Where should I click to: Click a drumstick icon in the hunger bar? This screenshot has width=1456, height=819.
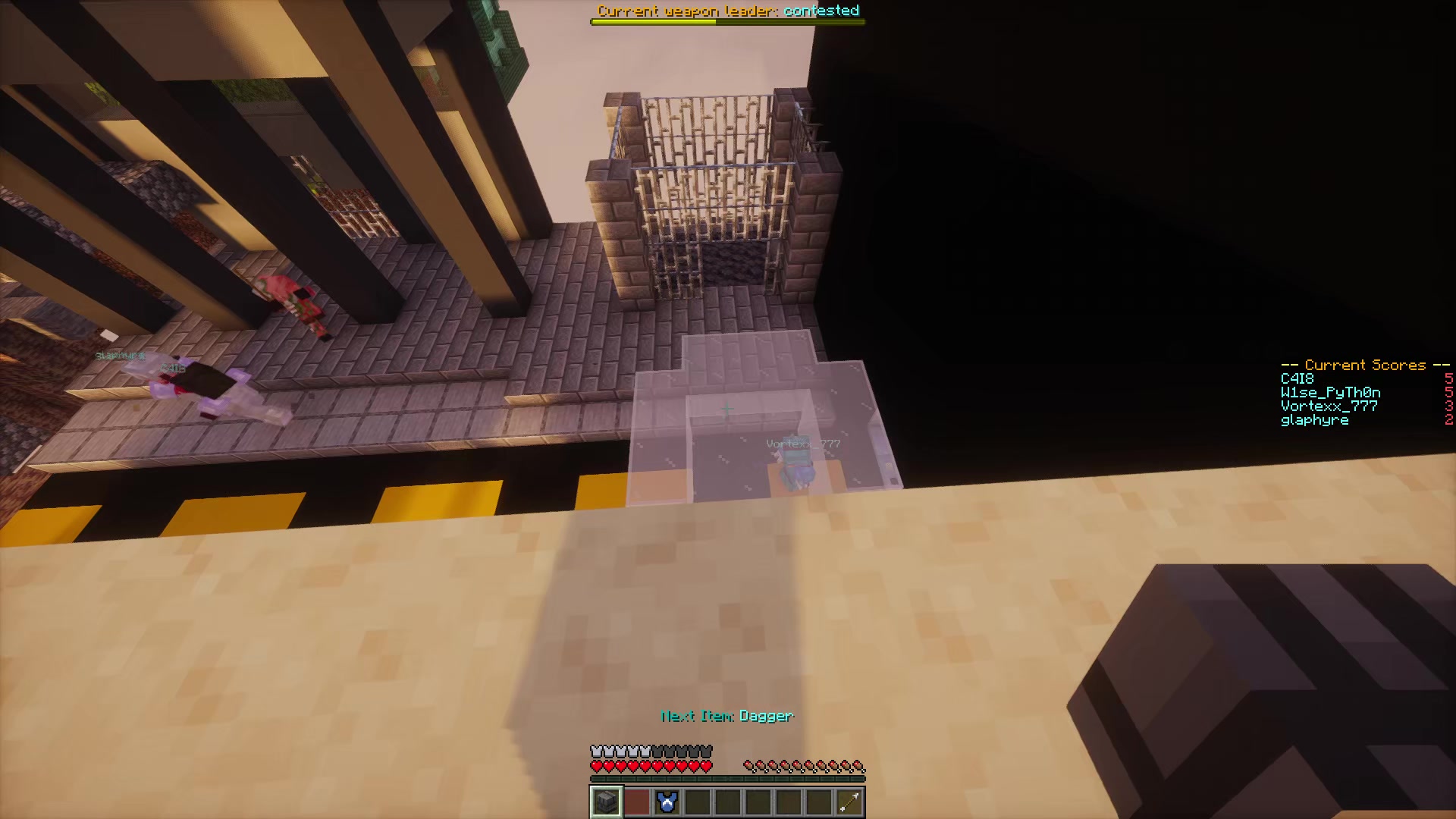tap(796, 766)
